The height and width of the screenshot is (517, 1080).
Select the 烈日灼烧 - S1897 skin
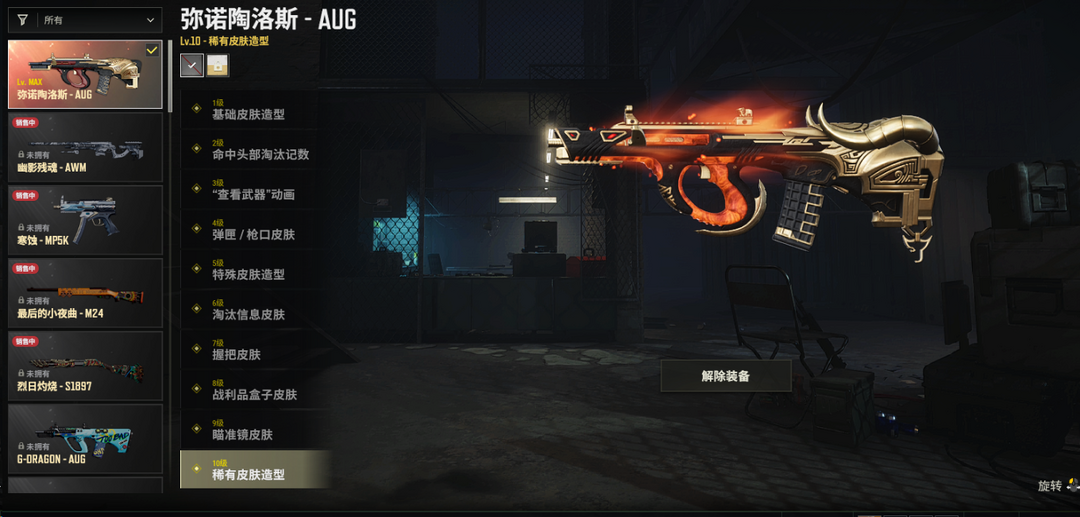(x=85, y=367)
